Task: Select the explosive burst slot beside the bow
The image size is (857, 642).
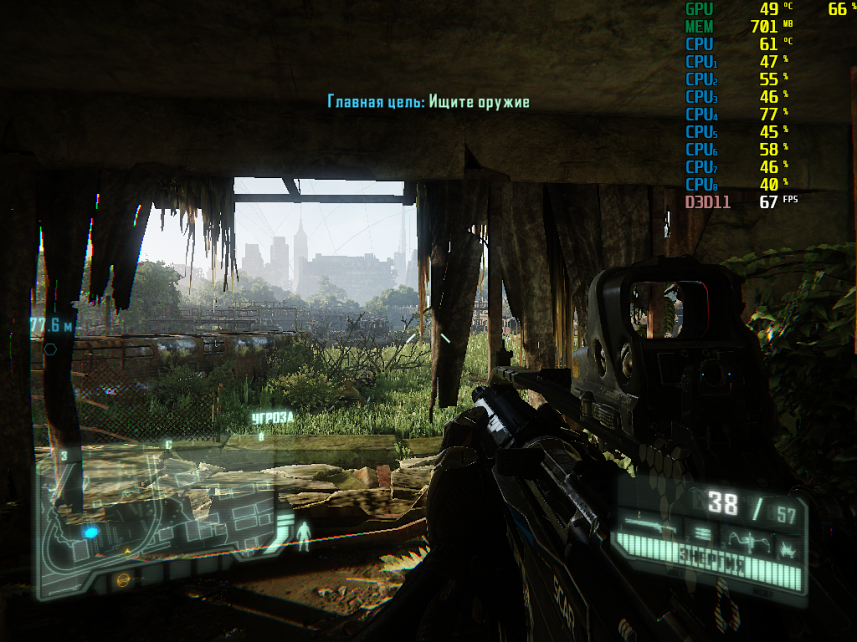Action: (x=789, y=544)
